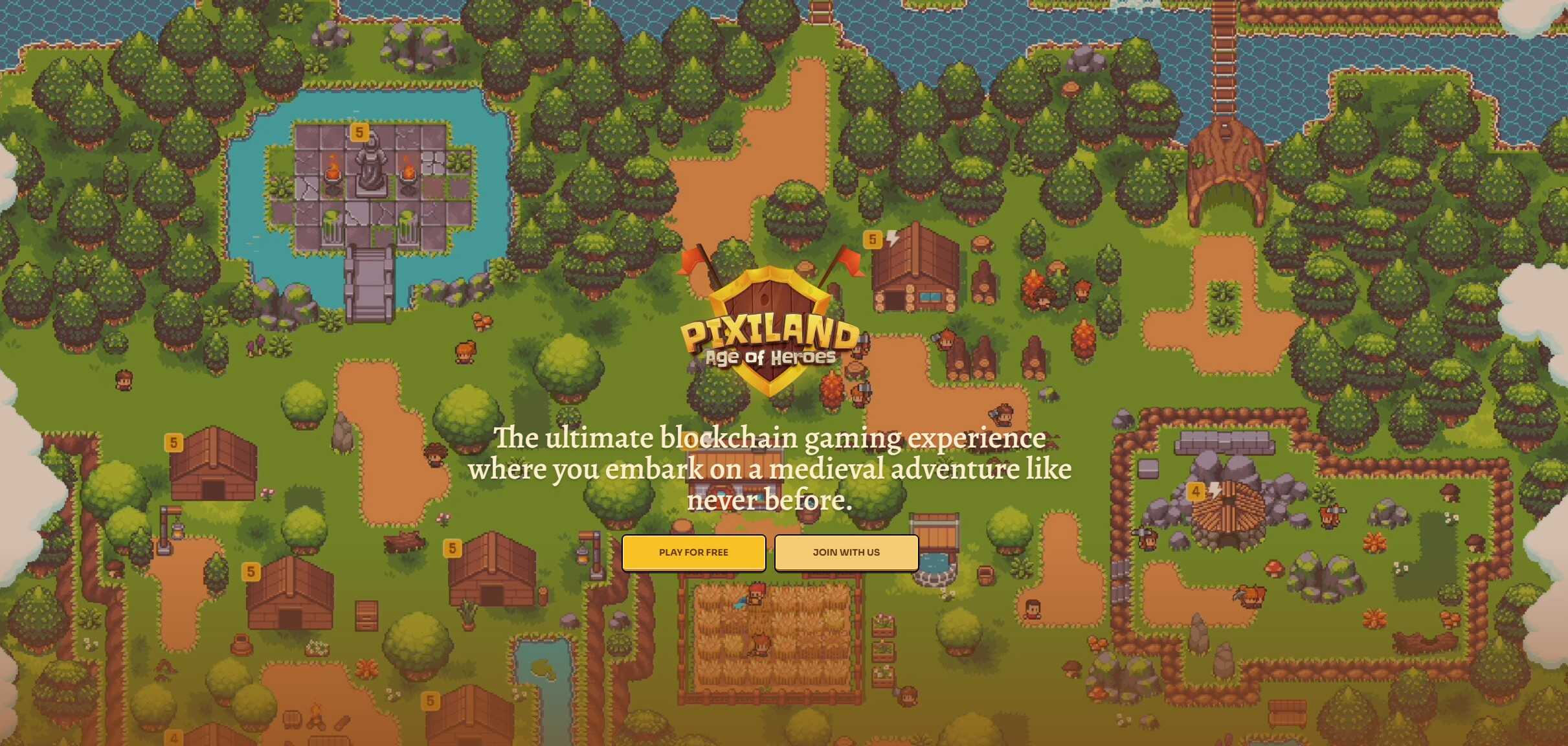Toggle the level 5 badge above the shrine

pos(360,133)
